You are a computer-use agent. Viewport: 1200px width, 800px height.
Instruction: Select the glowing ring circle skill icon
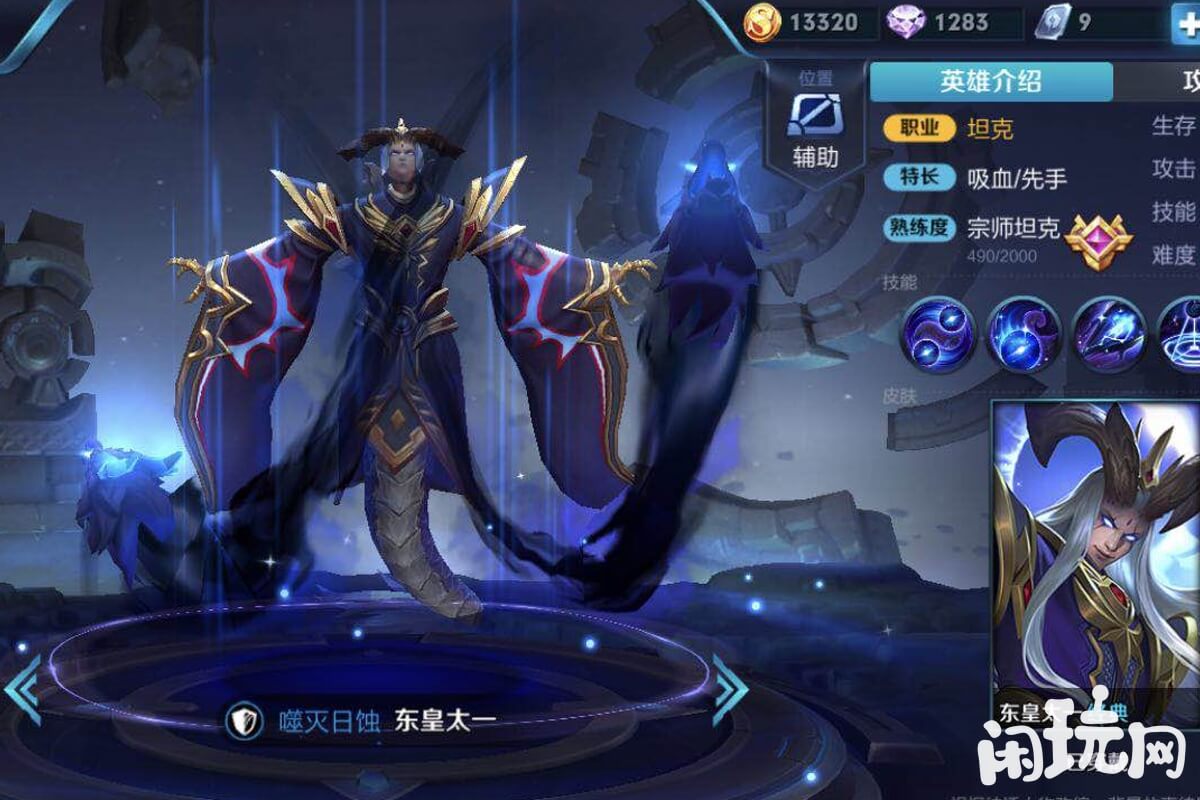point(1182,335)
